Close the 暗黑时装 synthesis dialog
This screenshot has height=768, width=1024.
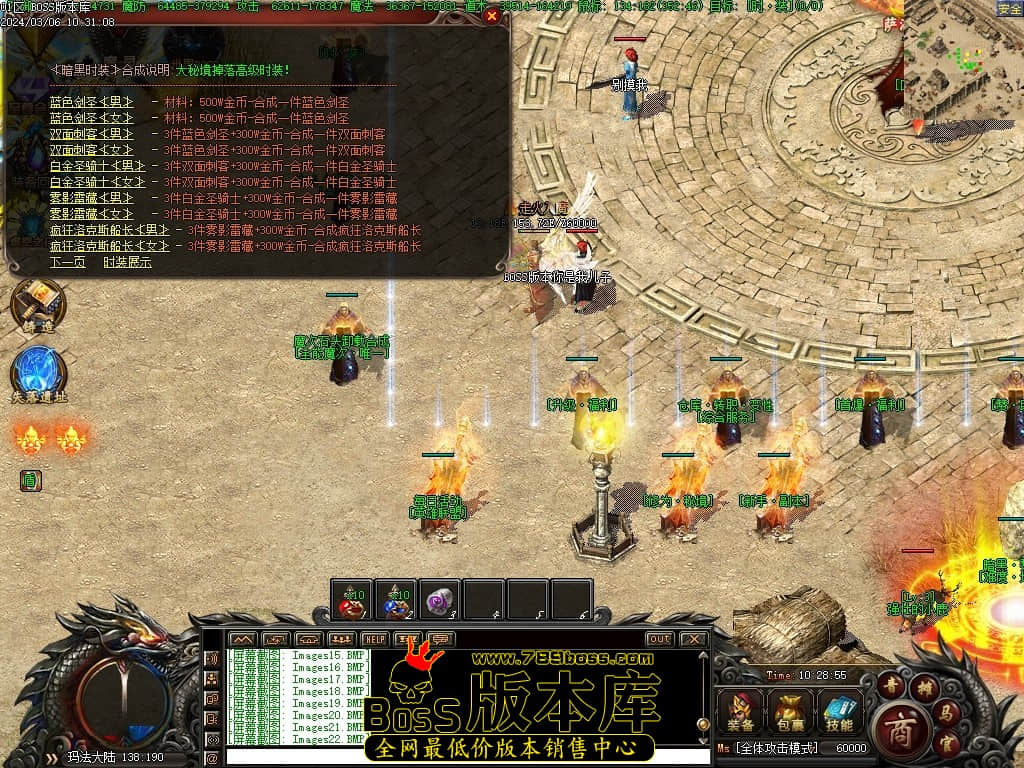[x=491, y=16]
